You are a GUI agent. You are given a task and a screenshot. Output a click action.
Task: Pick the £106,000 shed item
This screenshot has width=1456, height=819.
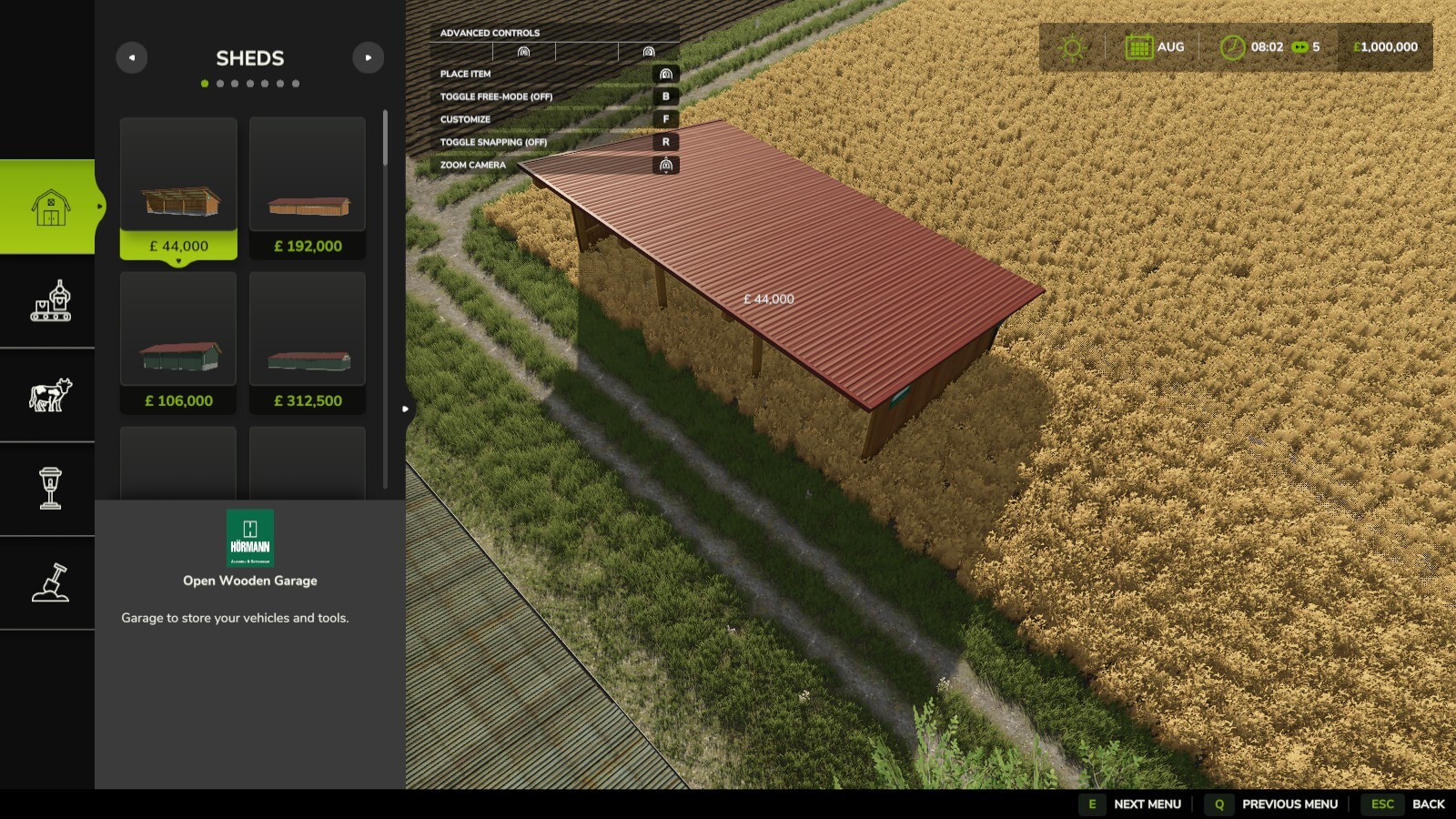coord(178,343)
